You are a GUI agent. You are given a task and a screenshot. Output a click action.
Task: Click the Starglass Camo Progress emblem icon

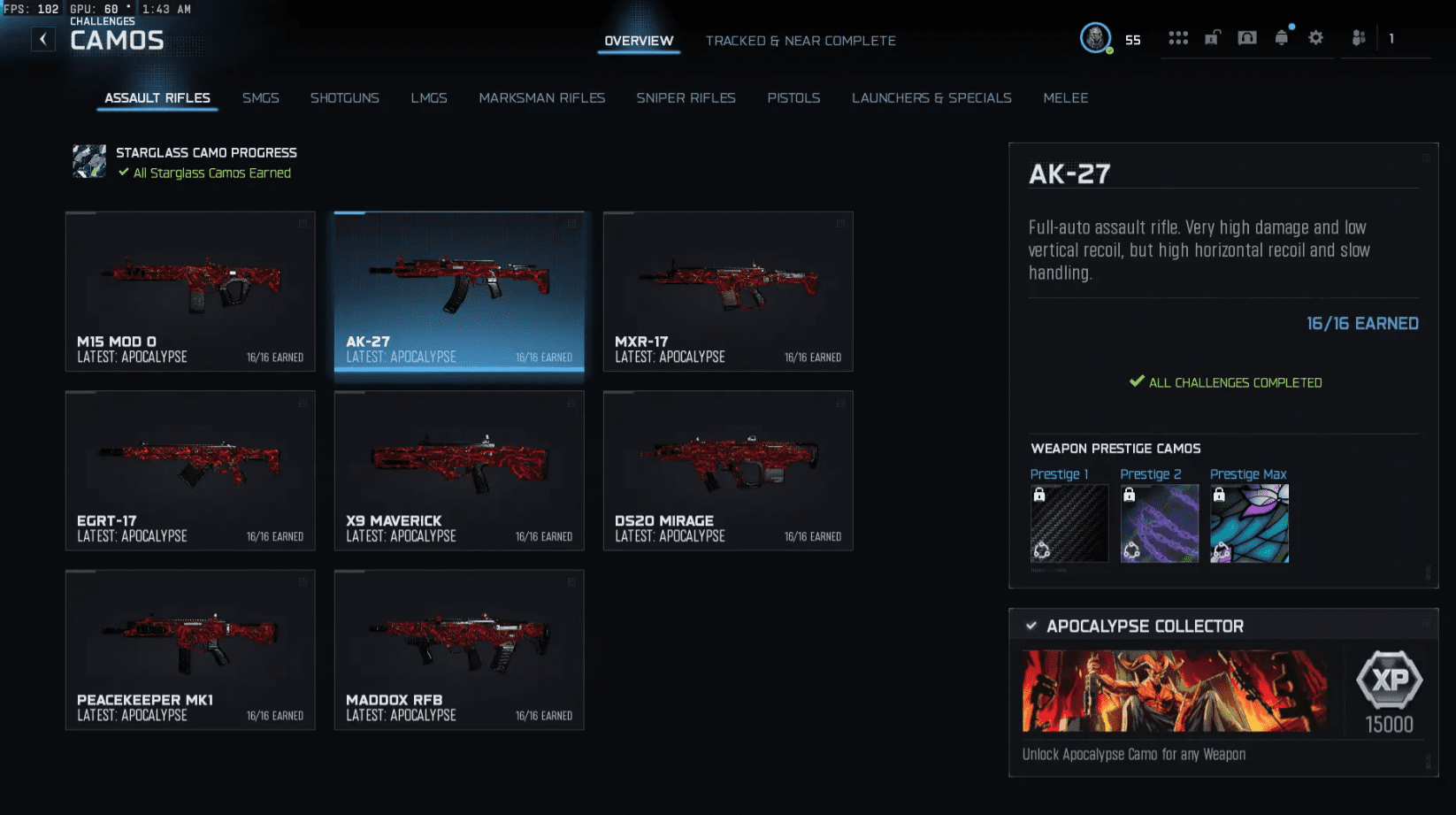click(88, 161)
